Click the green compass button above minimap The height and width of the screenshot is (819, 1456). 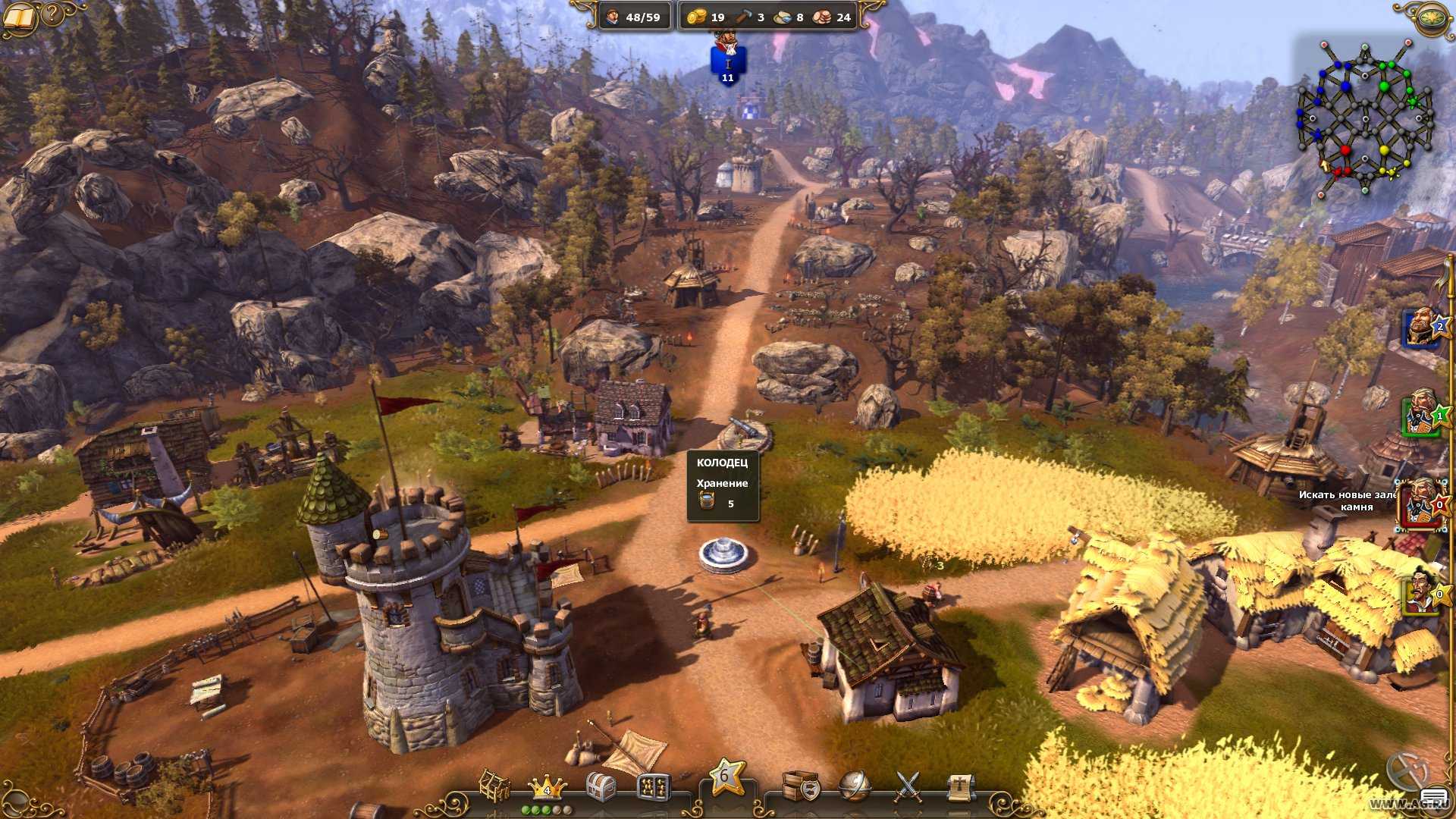coord(1432,17)
